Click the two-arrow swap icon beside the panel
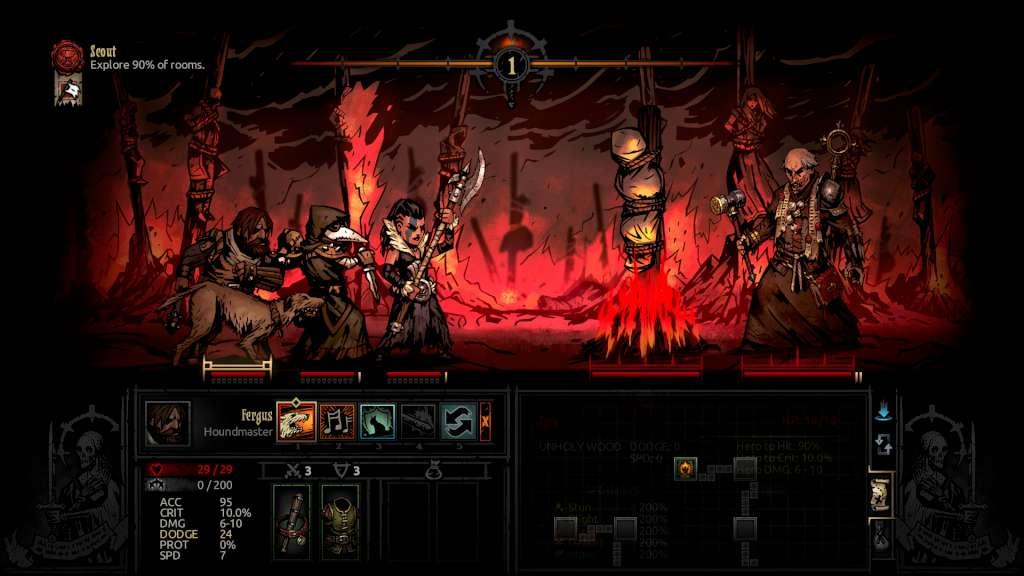The image size is (1024, 576). [x=881, y=445]
